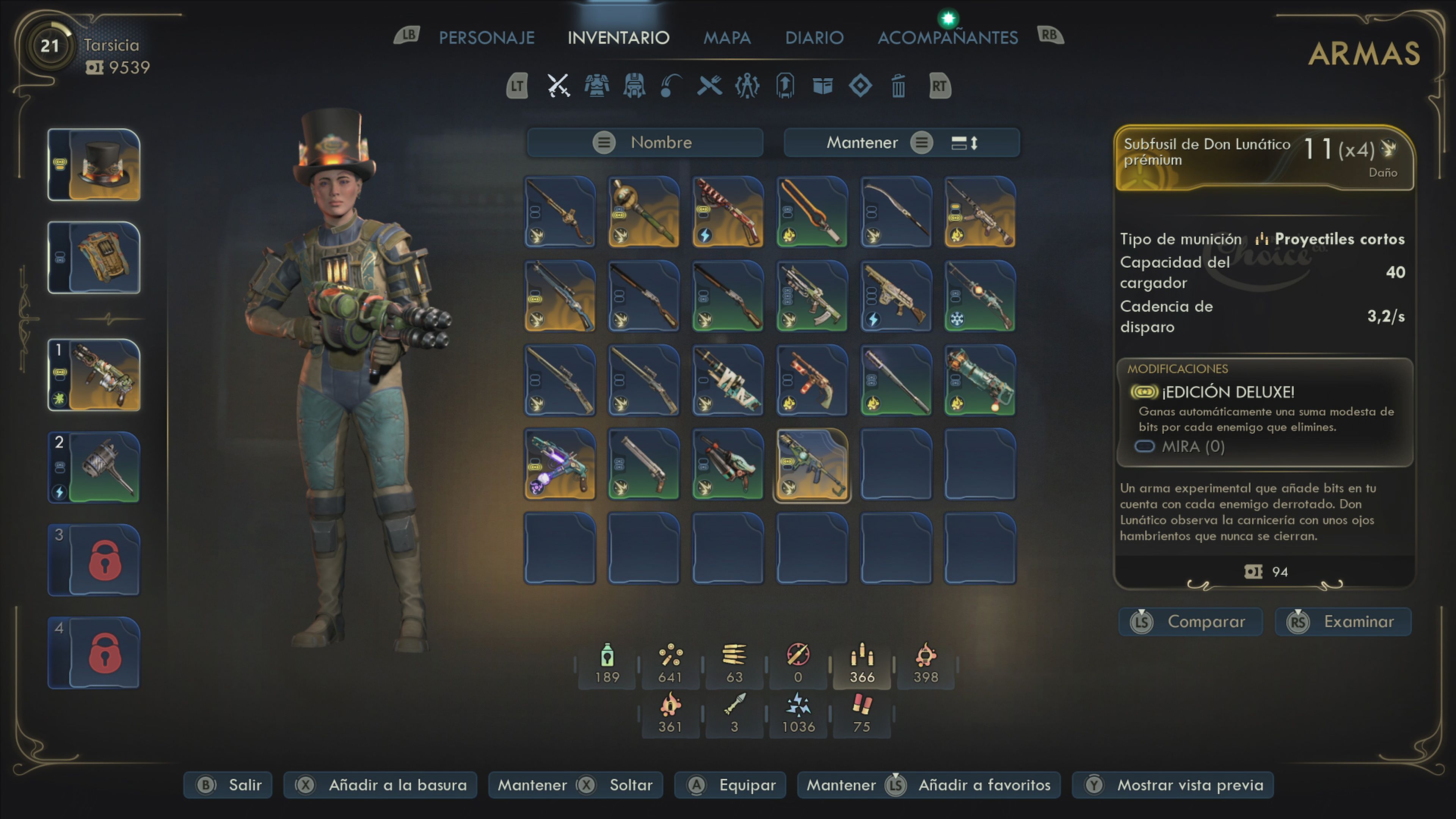This screenshot has height=819, width=1456.
Task: Select the open book category icon
Action: tap(822, 86)
